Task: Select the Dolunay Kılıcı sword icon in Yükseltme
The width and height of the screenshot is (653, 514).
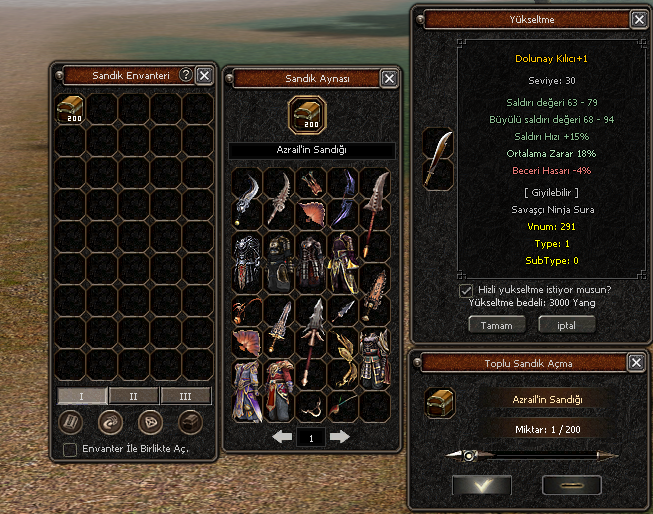Action: click(x=438, y=159)
